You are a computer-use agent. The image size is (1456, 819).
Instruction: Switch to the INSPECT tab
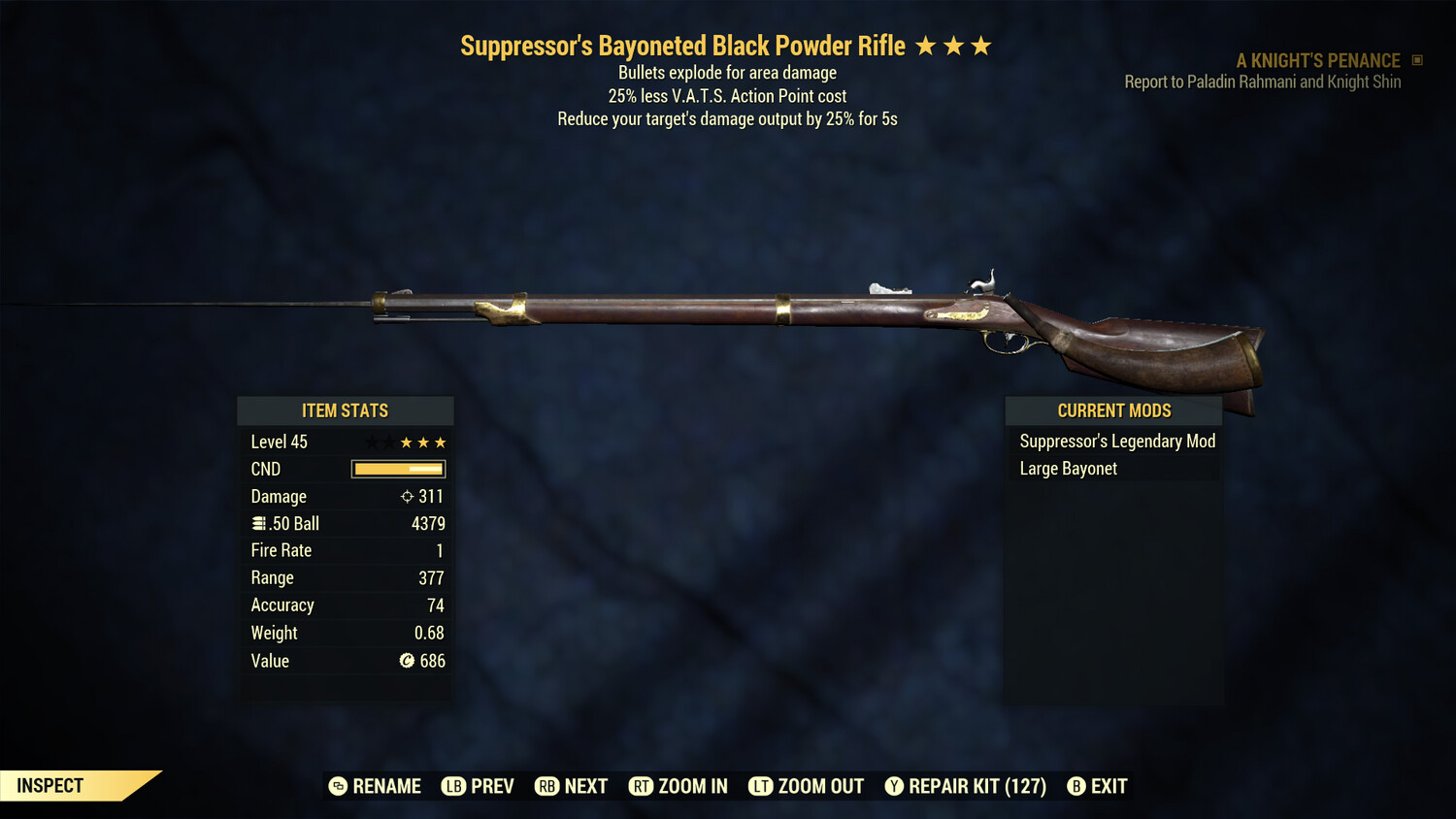pyautogui.click(x=49, y=785)
